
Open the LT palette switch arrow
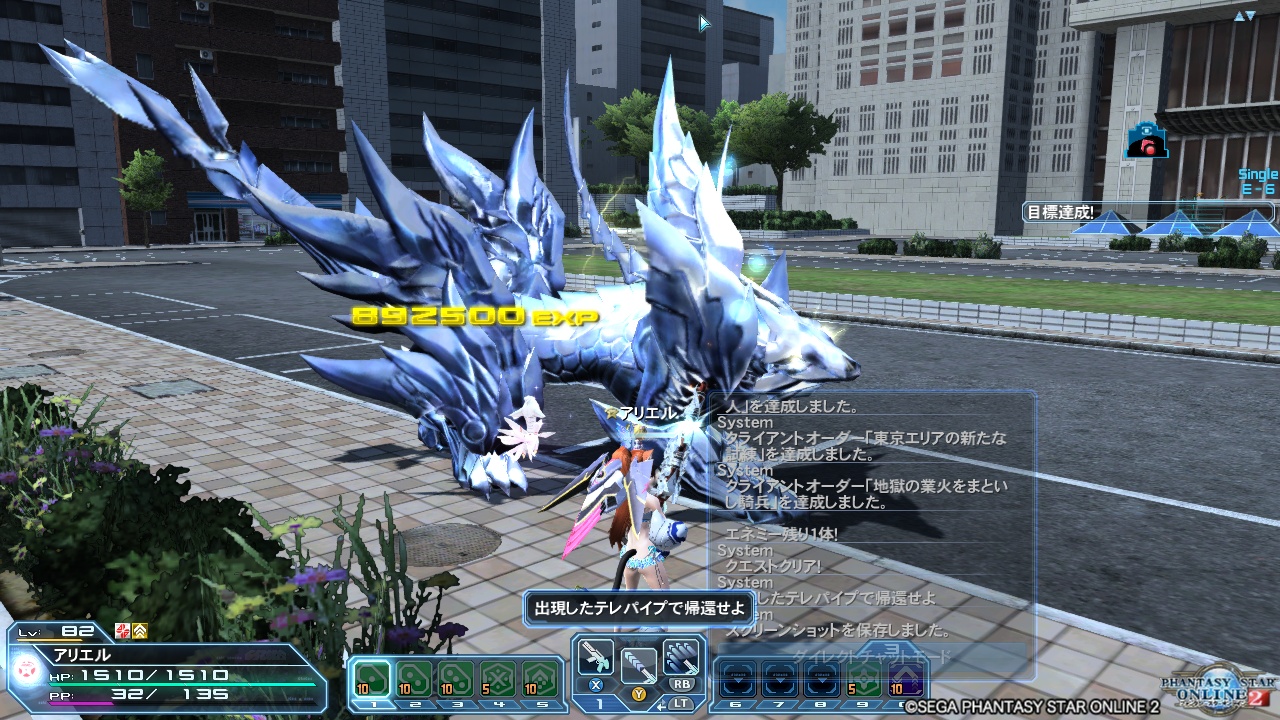pos(663,705)
